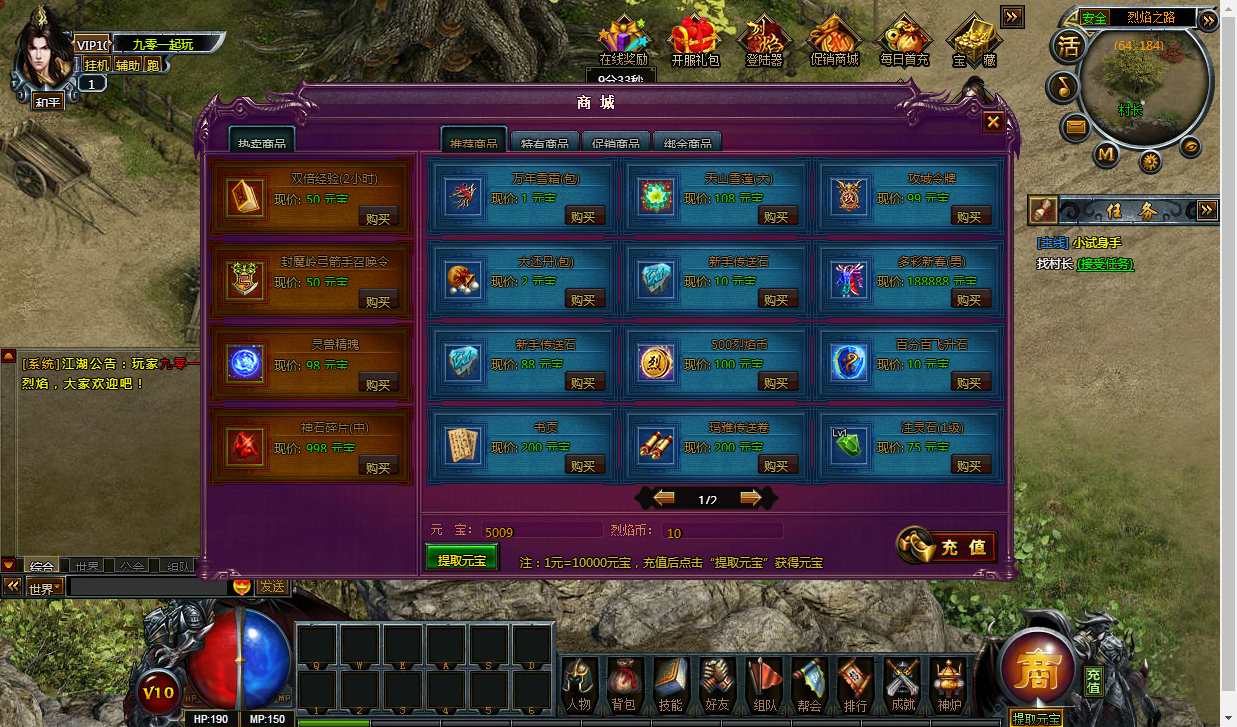The image size is (1237, 727).
Task: Open the 人物 character panel
Action: 579,685
